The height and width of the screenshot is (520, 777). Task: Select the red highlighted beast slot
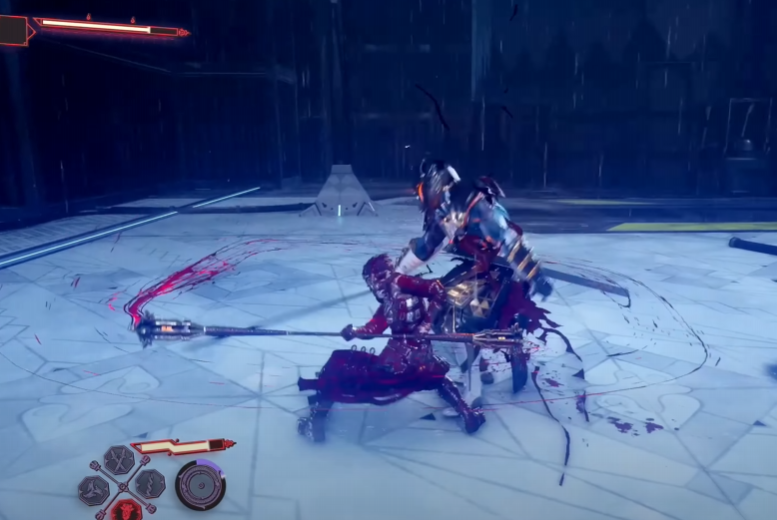124,509
